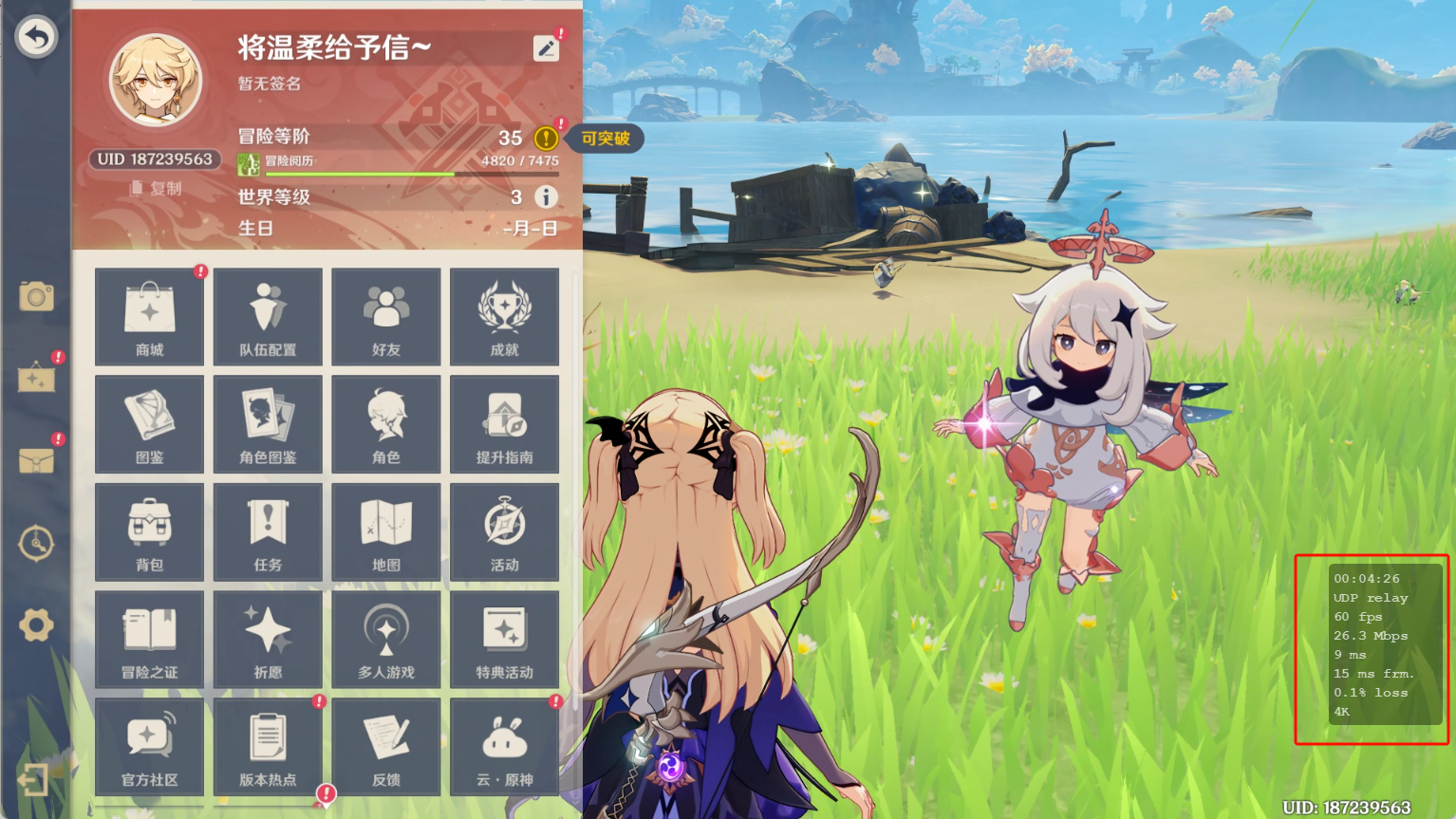Open Photo Mode from the left sidebar

[36, 296]
